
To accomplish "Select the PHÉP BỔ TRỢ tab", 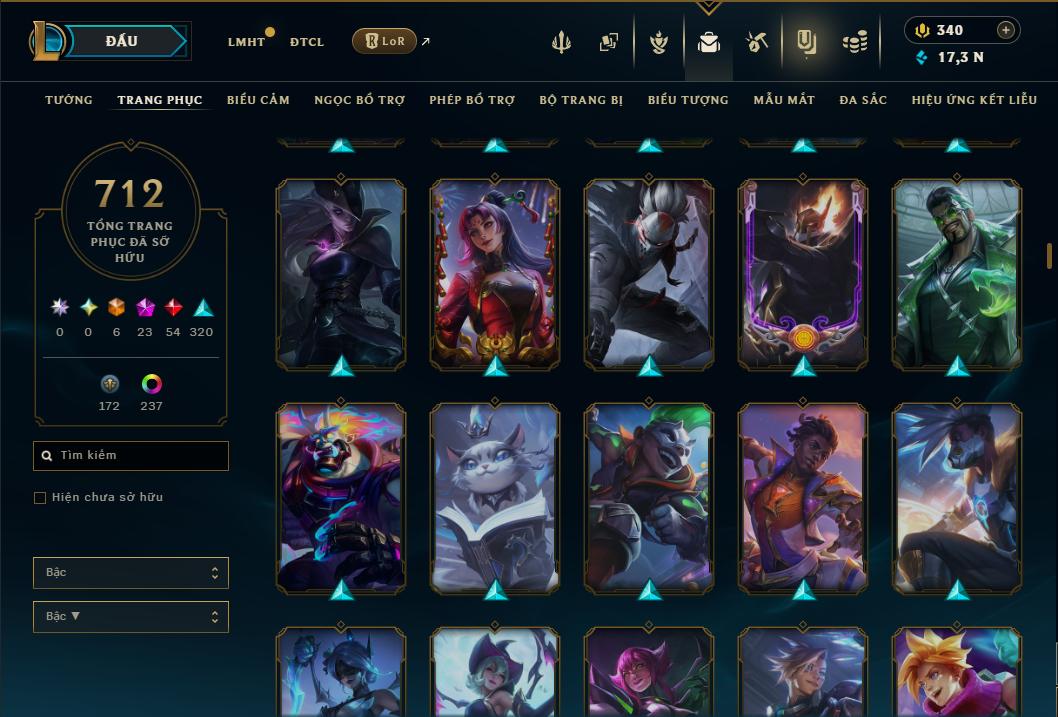I will click(x=472, y=100).
